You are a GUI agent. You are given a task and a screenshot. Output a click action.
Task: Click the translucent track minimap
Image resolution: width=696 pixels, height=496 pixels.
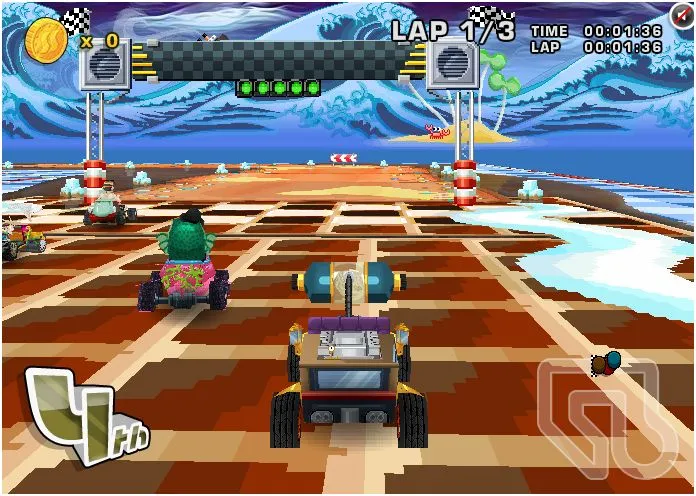tap(600, 420)
